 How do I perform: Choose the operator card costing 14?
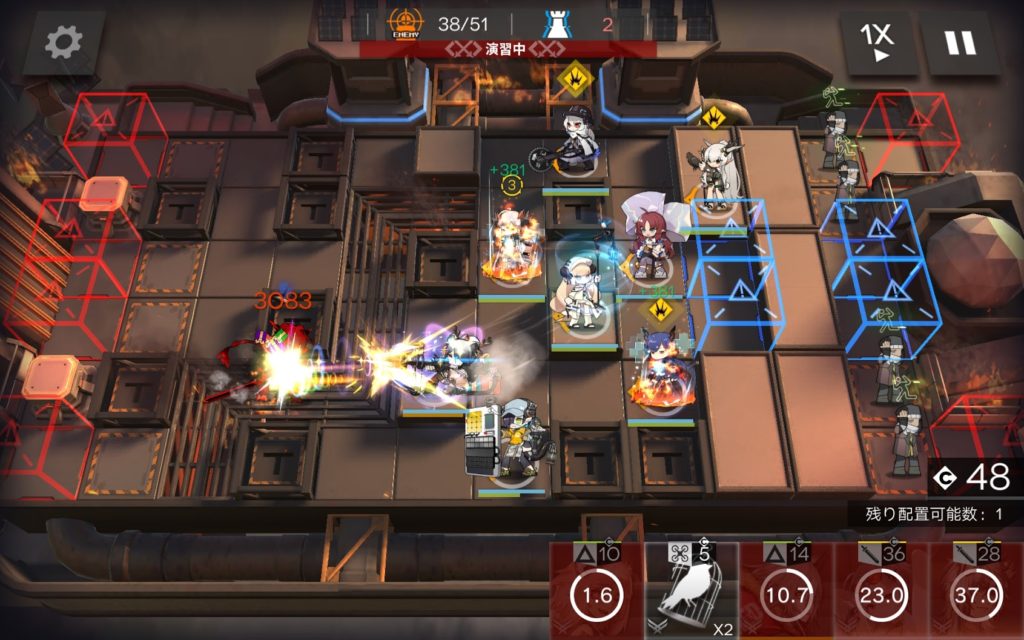pos(786,592)
